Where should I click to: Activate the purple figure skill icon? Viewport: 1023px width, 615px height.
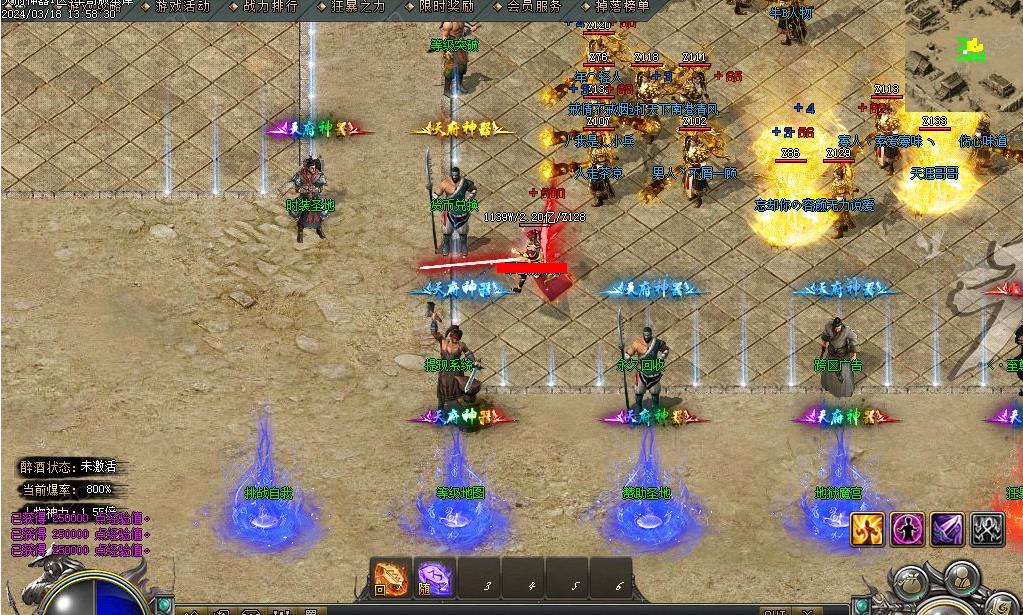(x=907, y=529)
